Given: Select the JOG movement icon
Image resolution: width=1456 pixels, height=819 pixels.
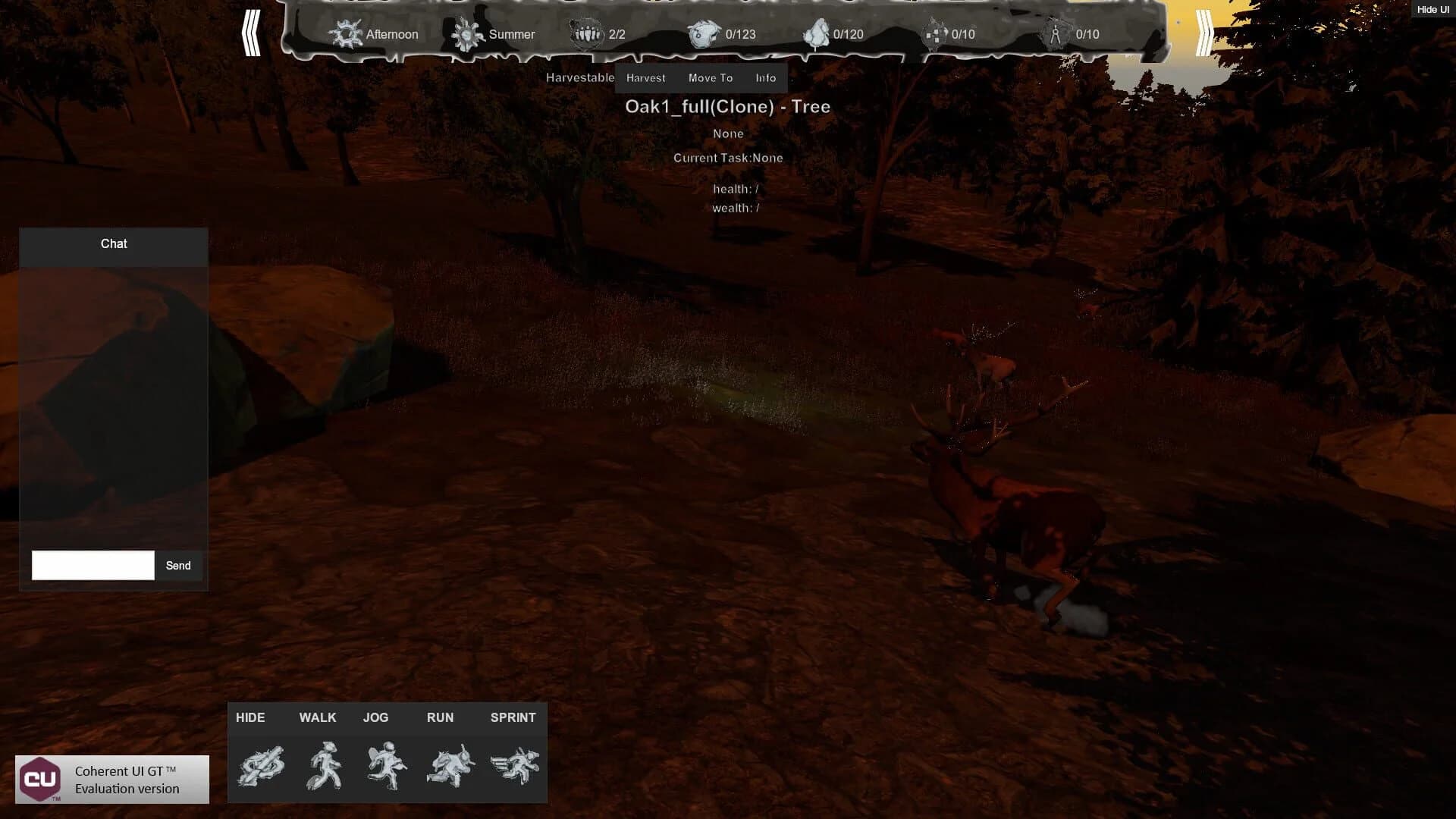Looking at the screenshot, I should click(x=387, y=766).
